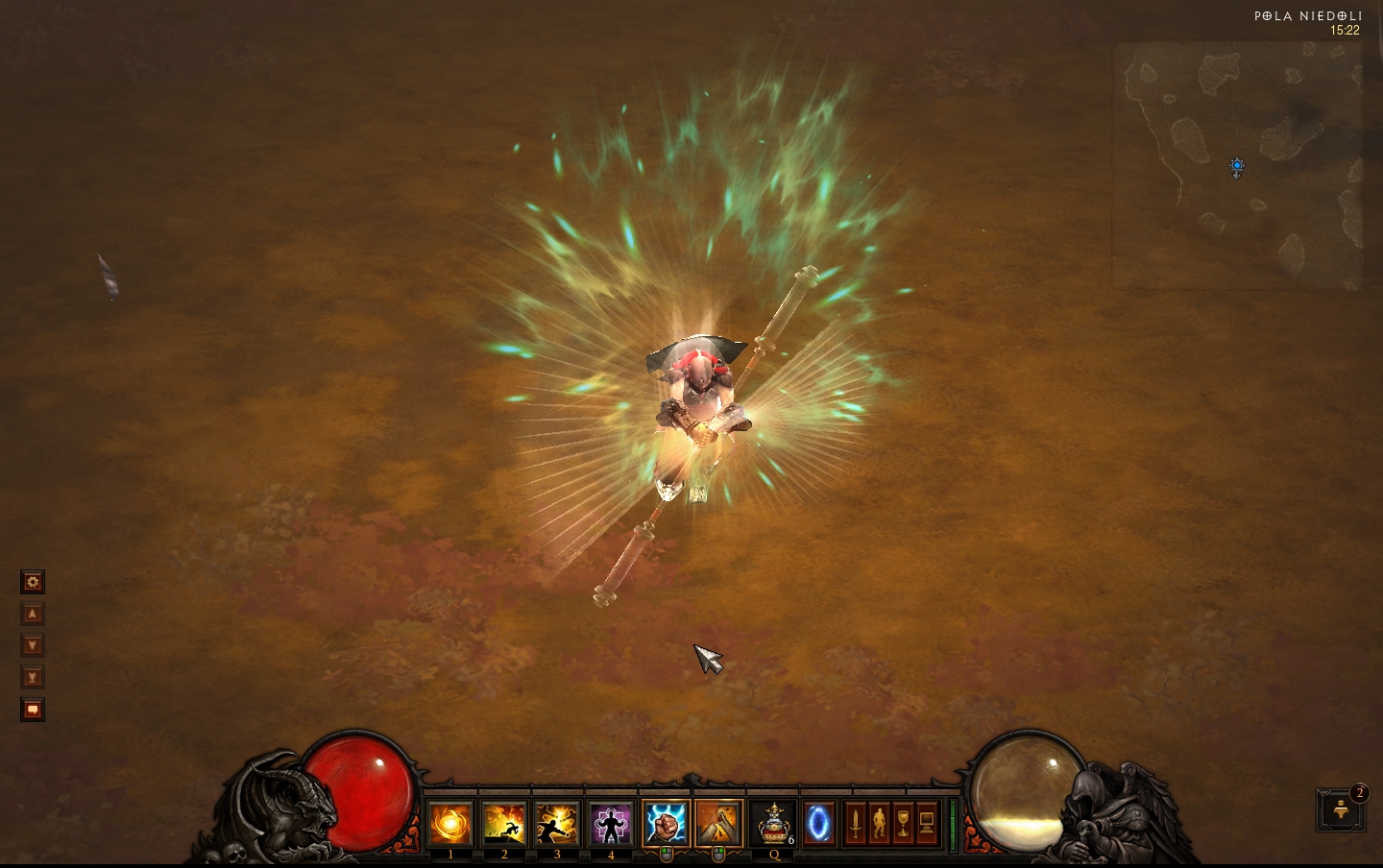This screenshot has height=868, width=1383.
Task: Open the notification tray with badge 2
Action: 1342,810
